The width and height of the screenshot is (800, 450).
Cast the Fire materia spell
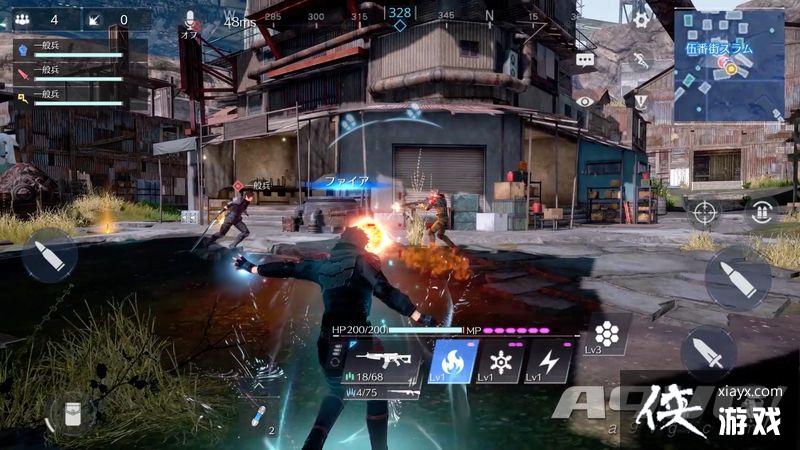pyautogui.click(x=451, y=362)
